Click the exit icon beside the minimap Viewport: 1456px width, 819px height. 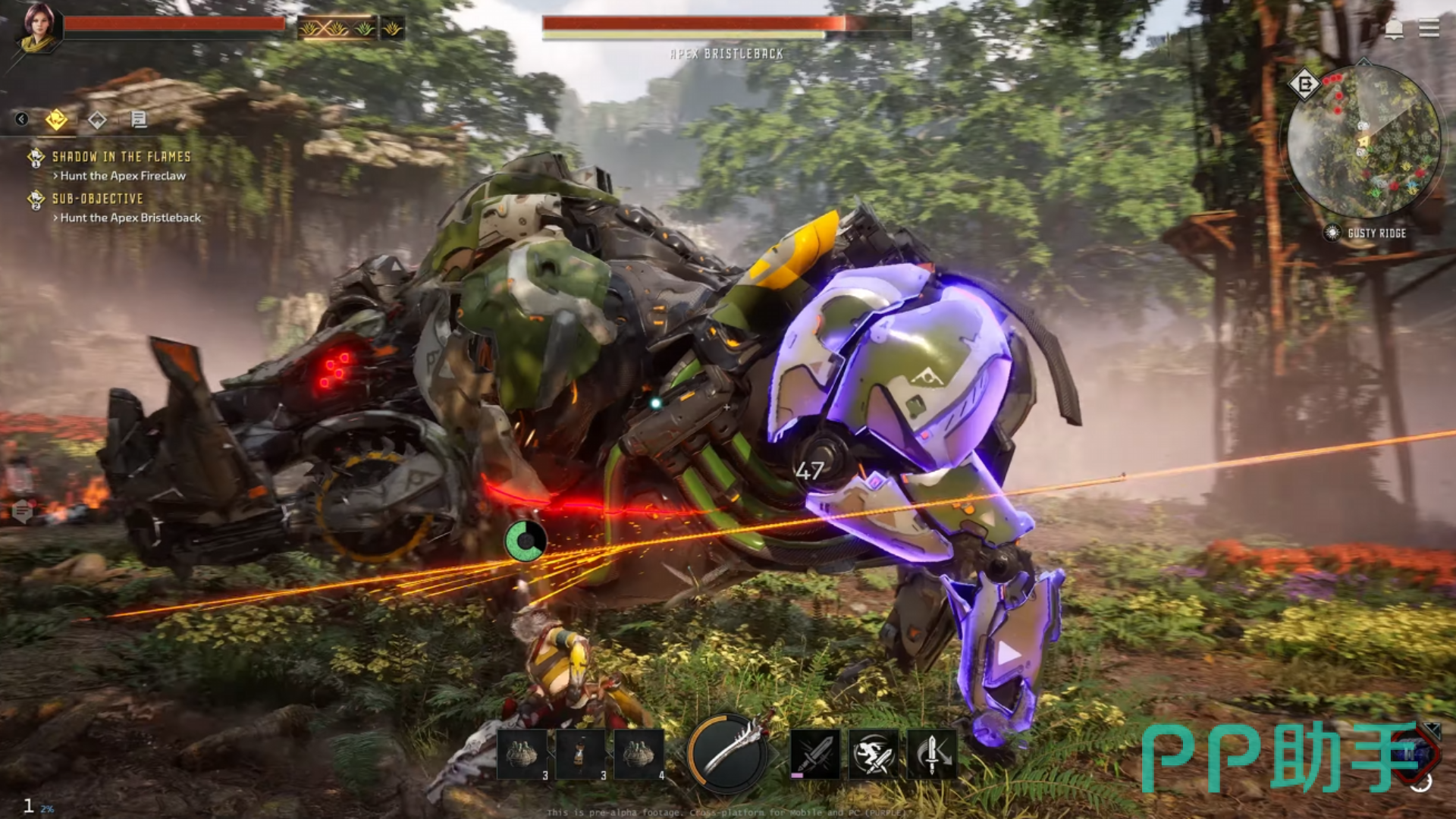tap(1304, 83)
